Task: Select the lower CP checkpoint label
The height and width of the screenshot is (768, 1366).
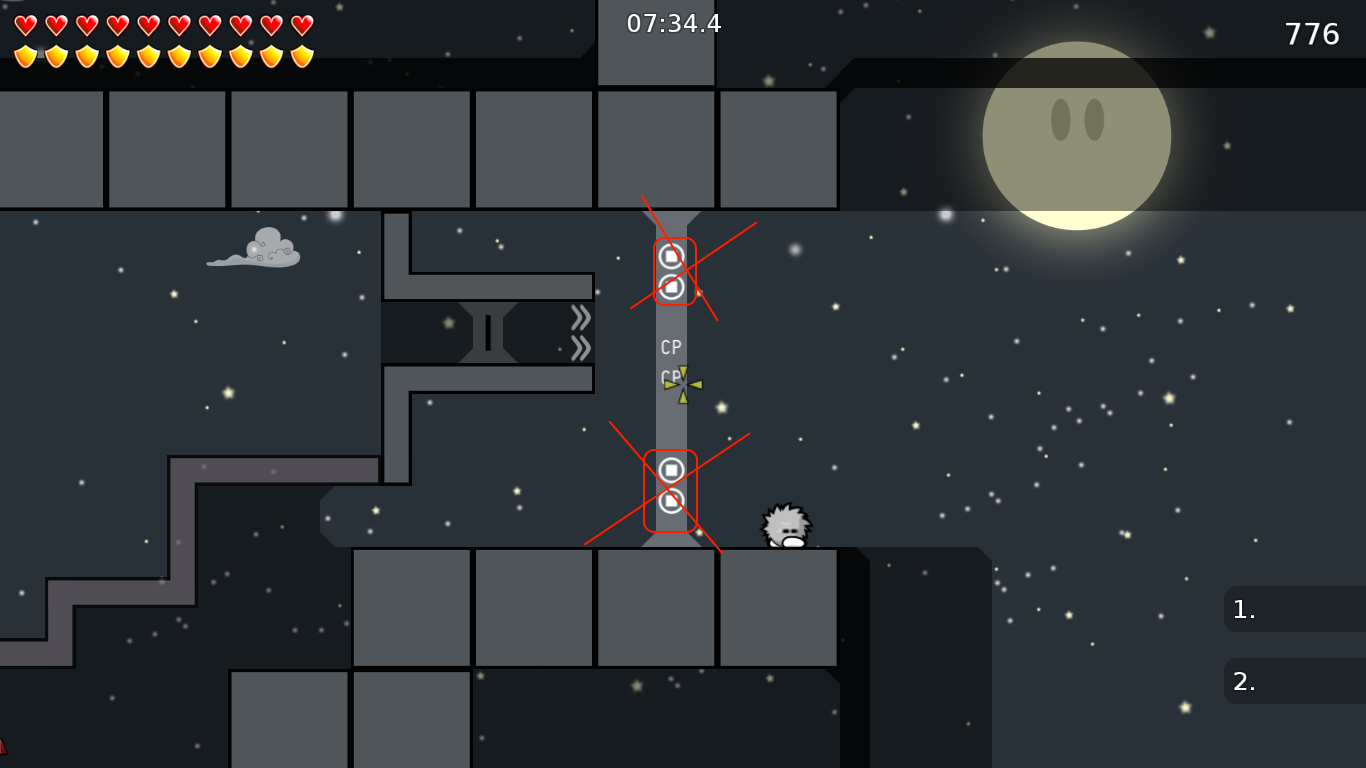Action: 668,373
